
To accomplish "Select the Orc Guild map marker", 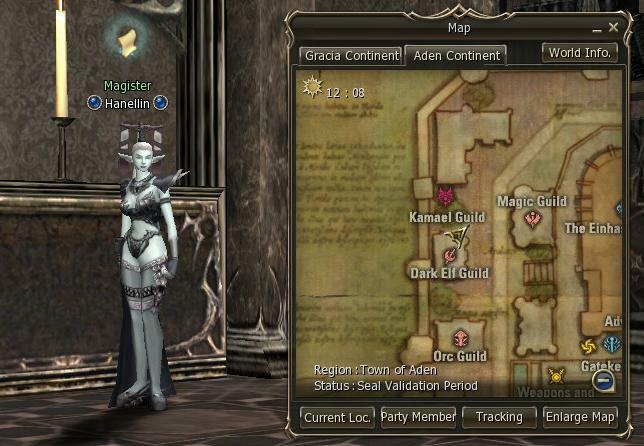I will (460, 338).
